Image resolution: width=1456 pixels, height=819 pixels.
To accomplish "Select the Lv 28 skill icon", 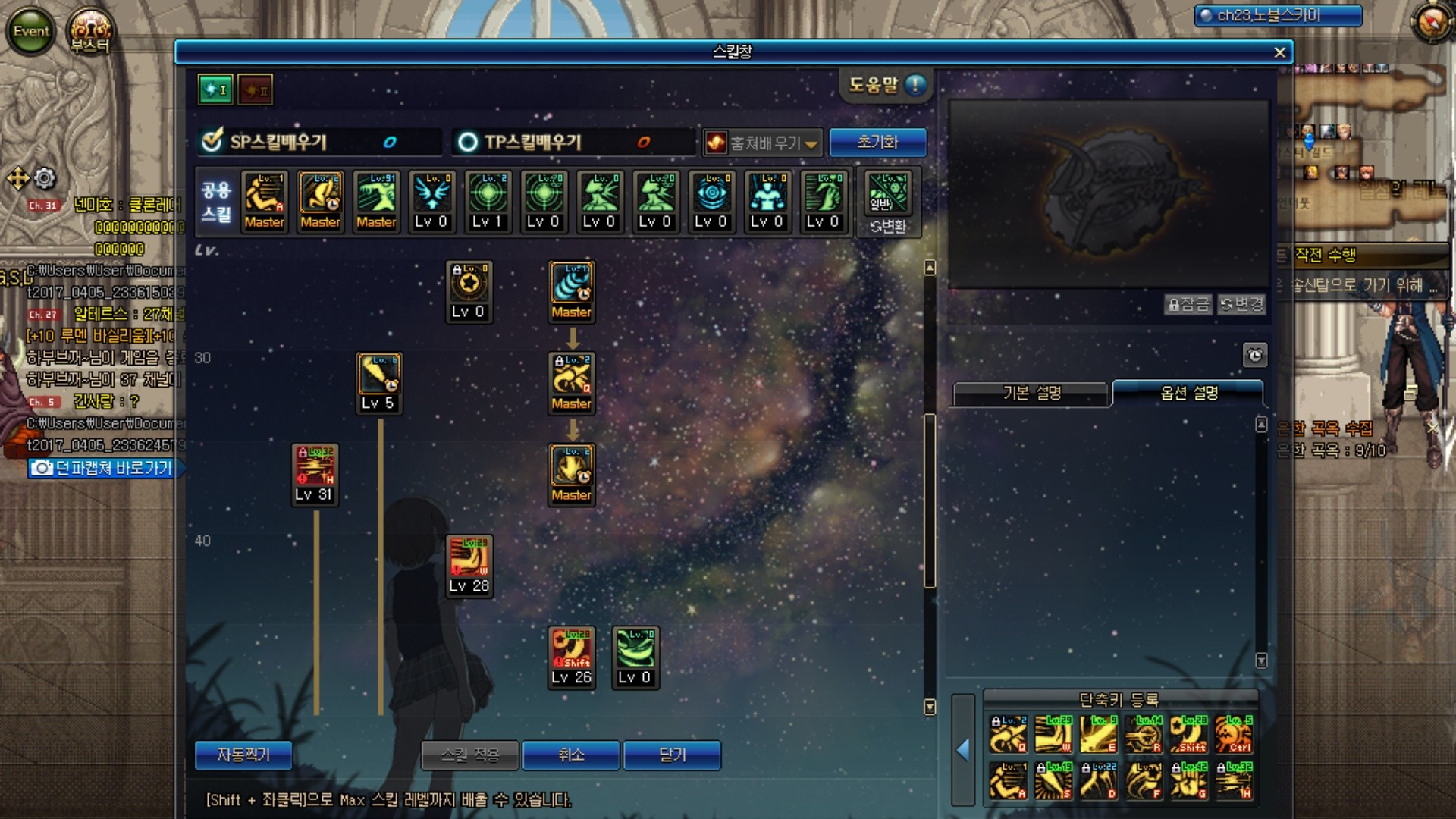I will (x=469, y=557).
